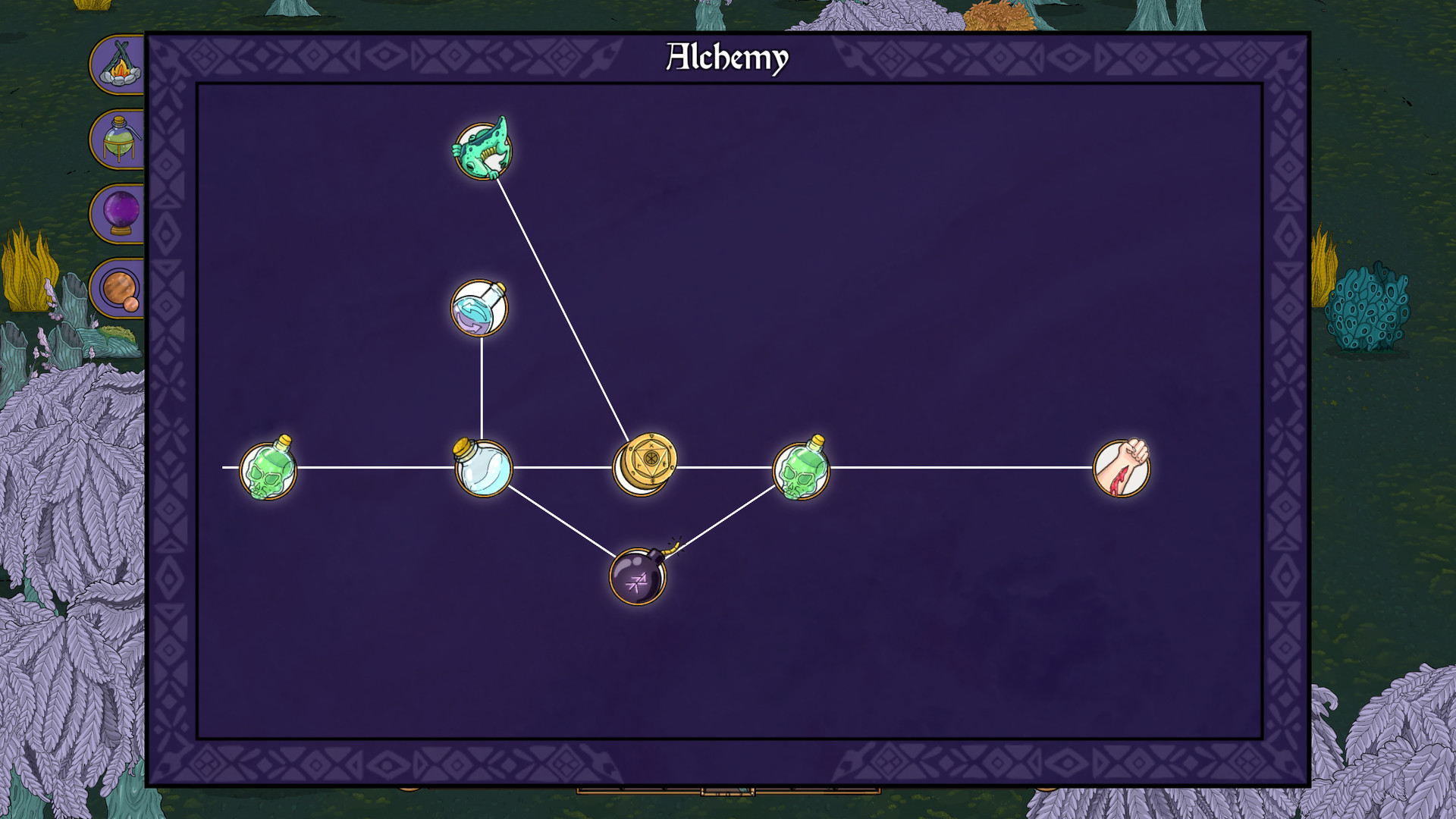Select the swirling blue flask skill node
1456x819 pixels.
click(x=480, y=309)
